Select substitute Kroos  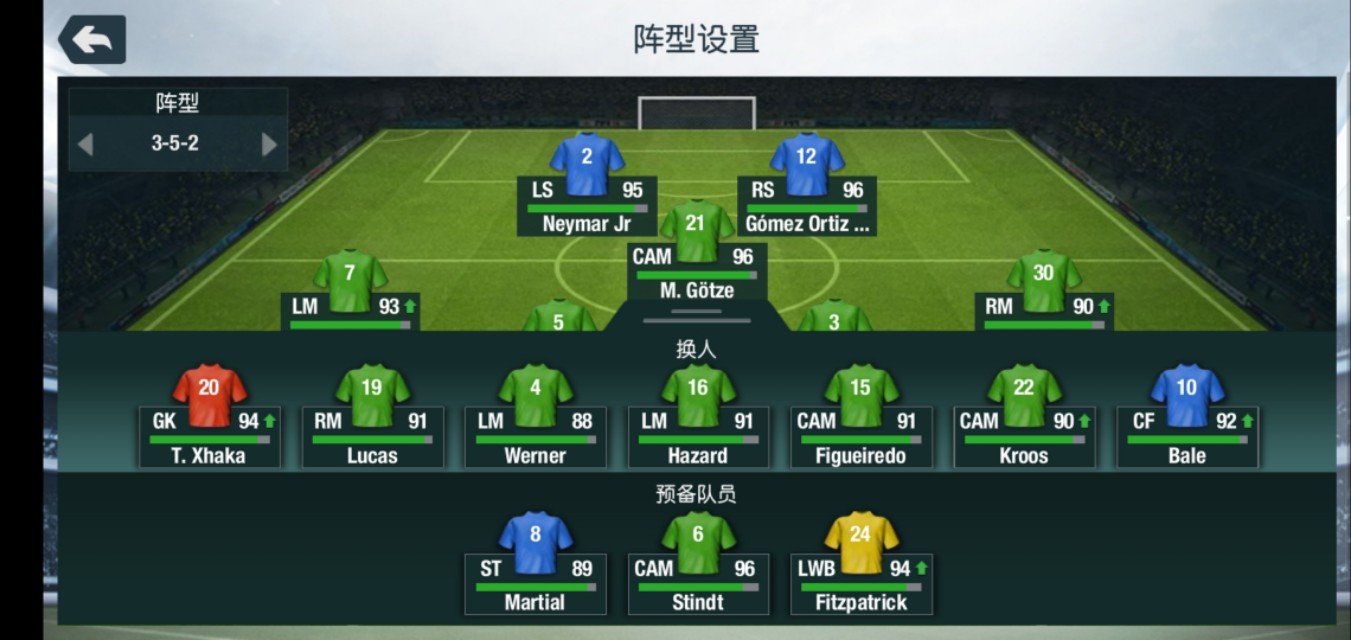click(x=1024, y=418)
